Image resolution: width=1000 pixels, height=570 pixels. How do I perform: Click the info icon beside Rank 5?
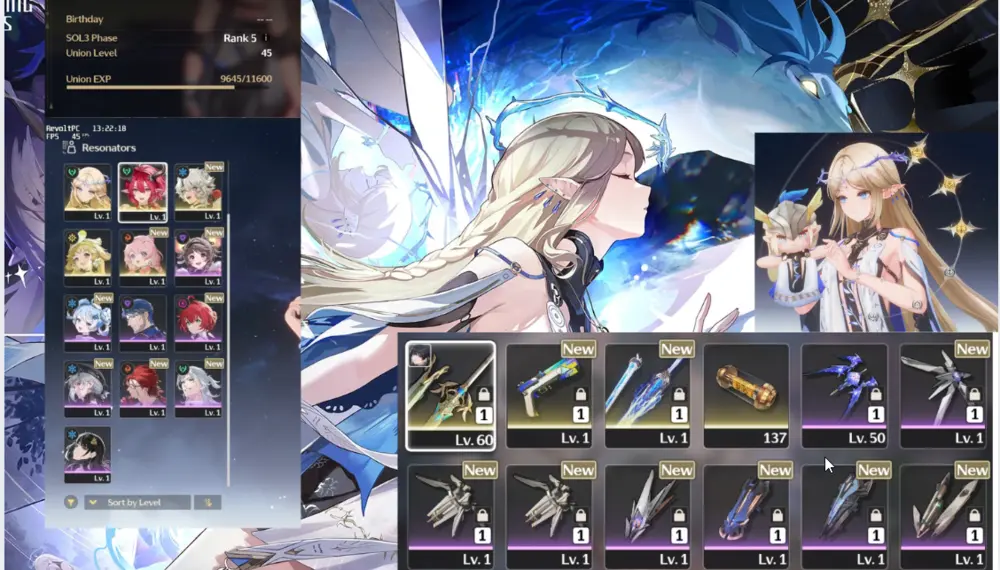[267, 39]
